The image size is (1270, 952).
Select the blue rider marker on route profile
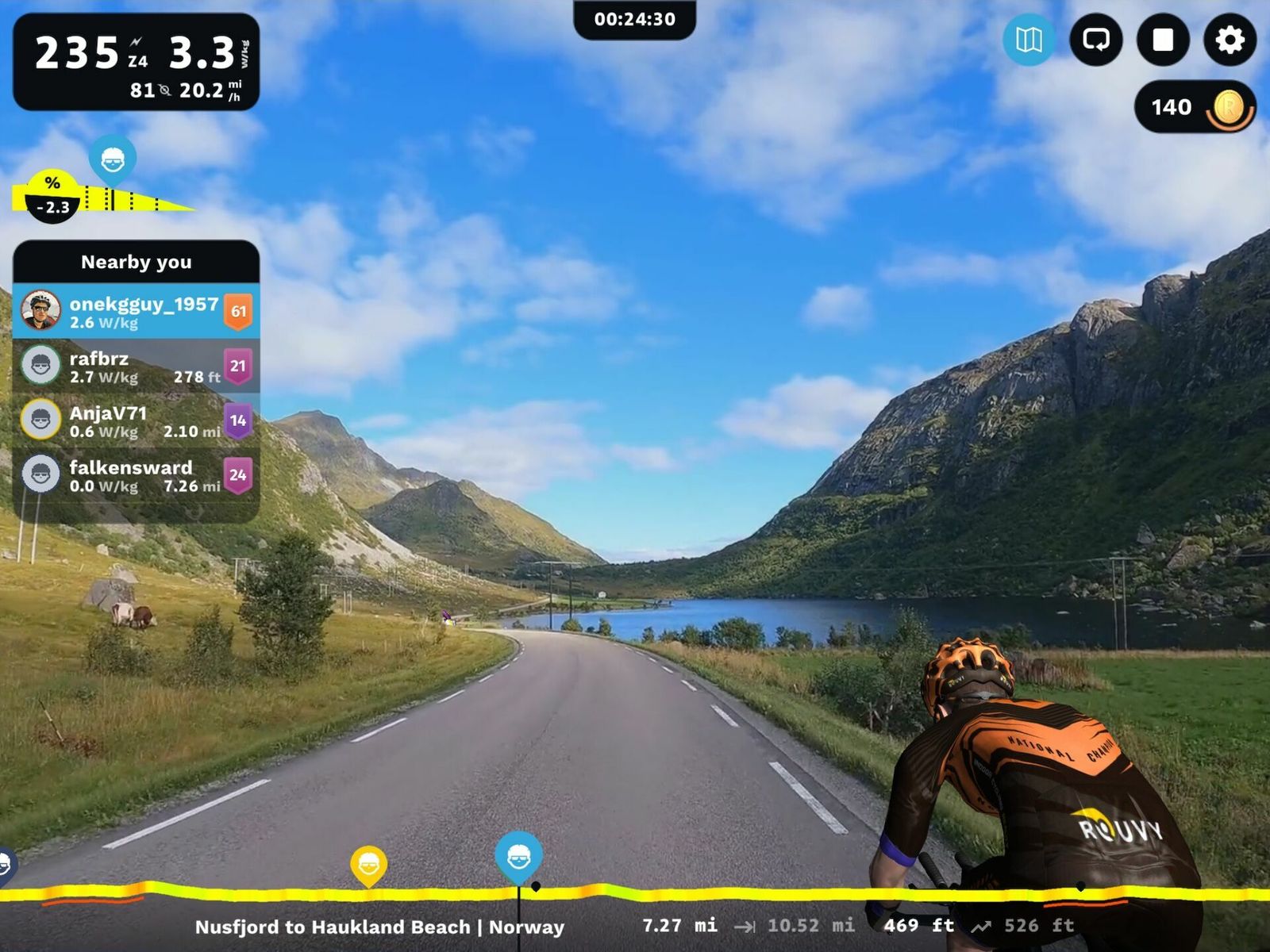518,855
